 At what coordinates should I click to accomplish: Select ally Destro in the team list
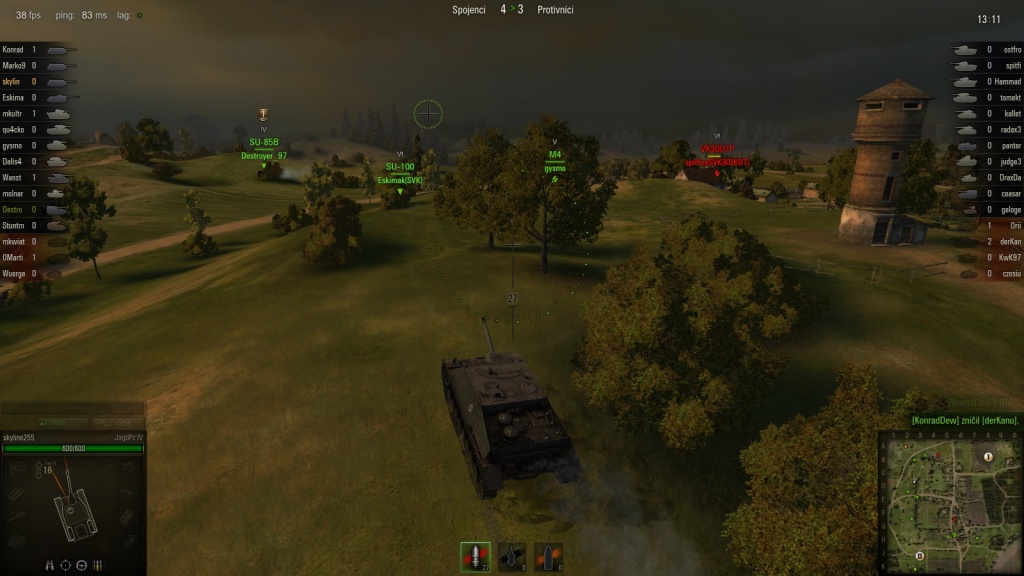coord(14,209)
